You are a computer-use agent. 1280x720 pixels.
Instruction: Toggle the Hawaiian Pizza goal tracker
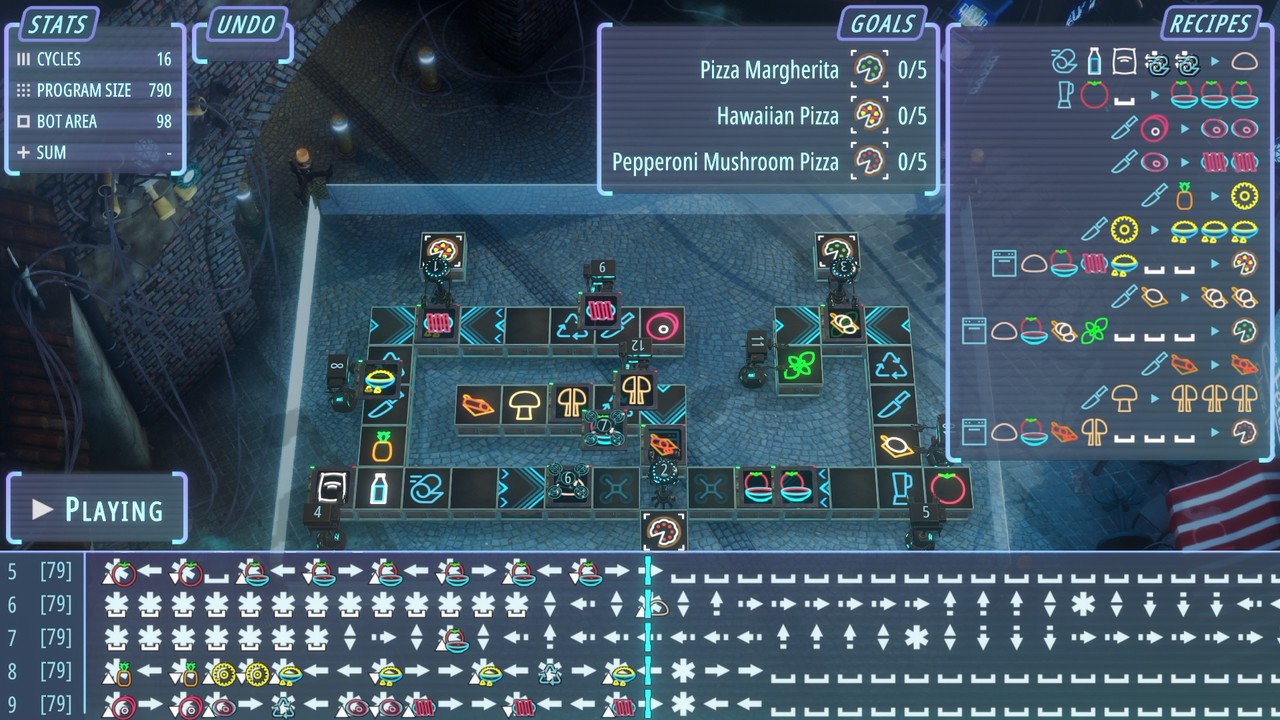867,116
